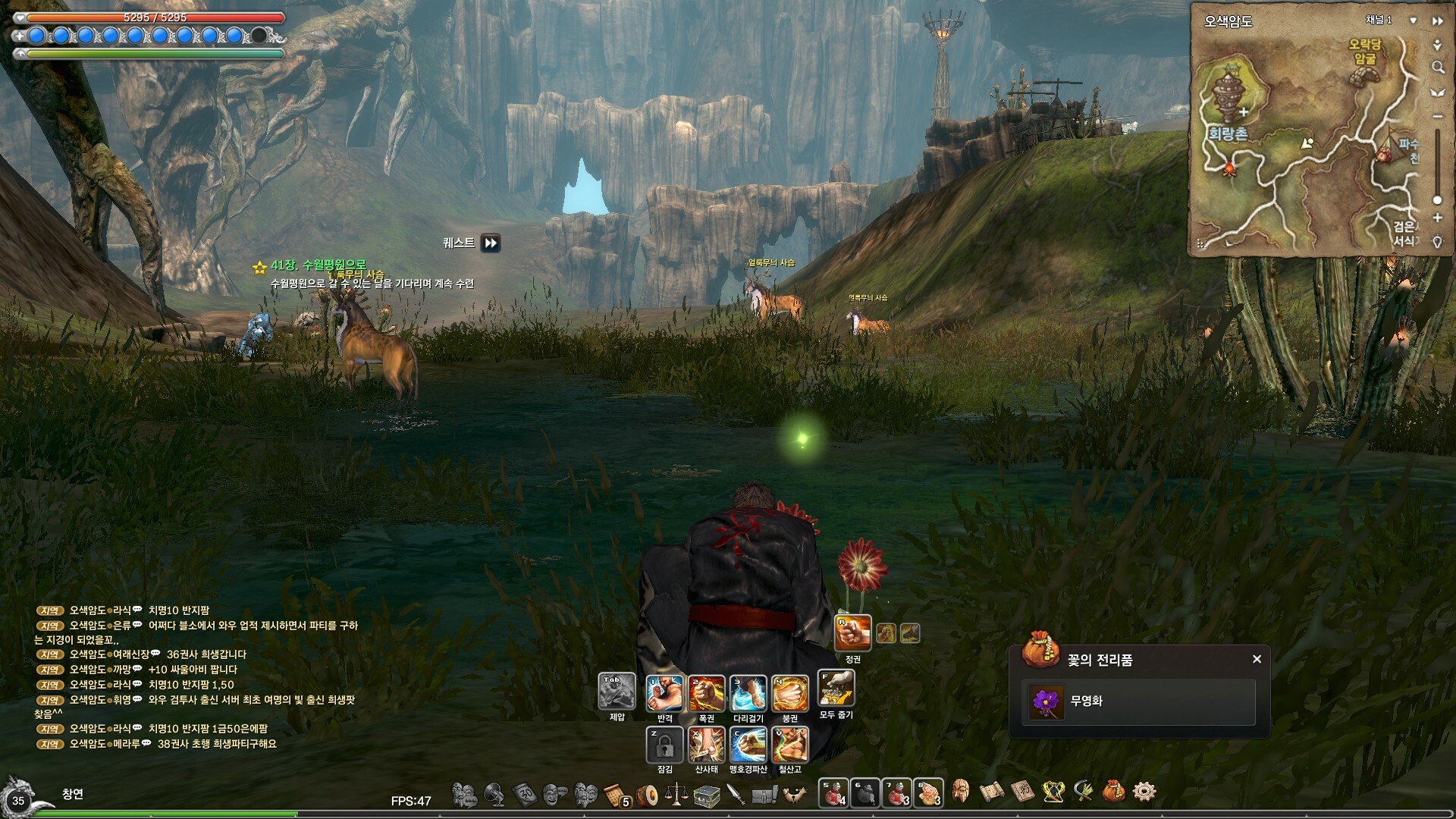Image resolution: width=1456 pixels, height=819 pixels.
Task: Zoom in the minimap with plus button
Action: pyautogui.click(x=1437, y=218)
